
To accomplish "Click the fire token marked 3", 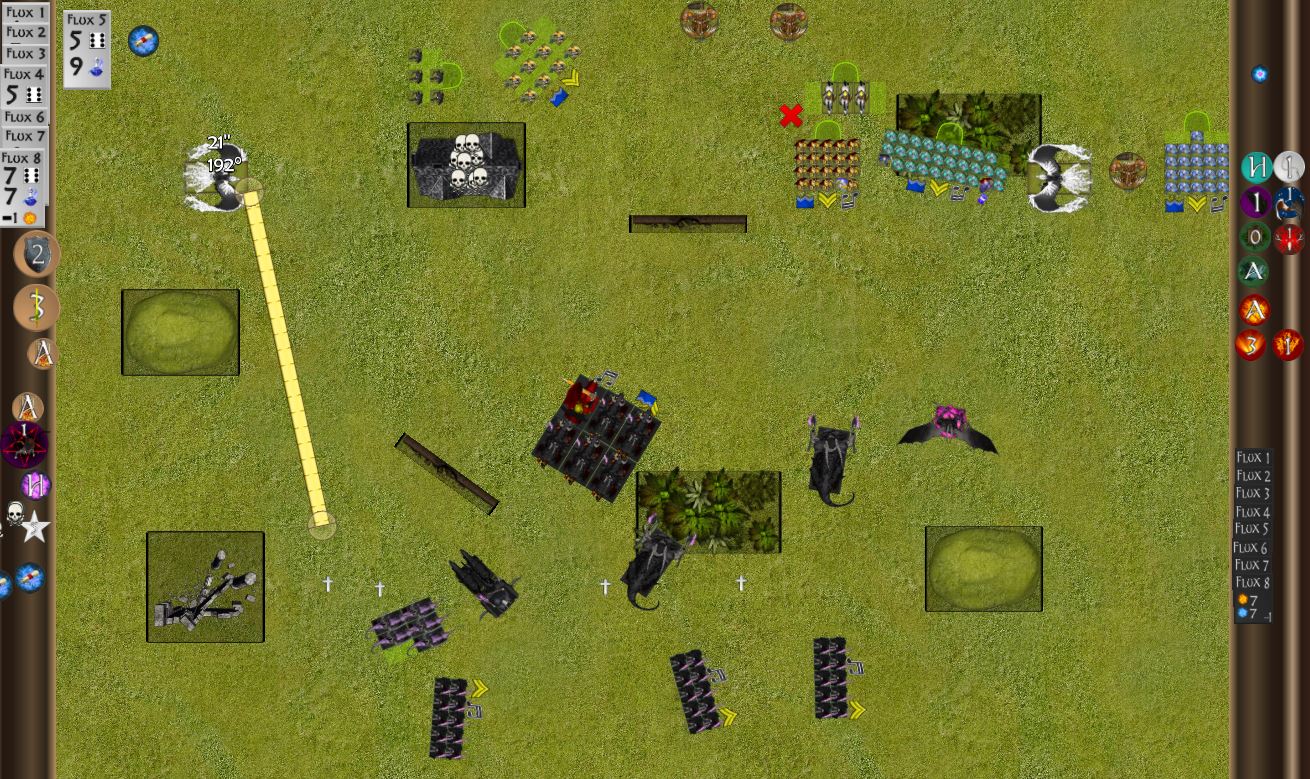I will coord(1251,345).
